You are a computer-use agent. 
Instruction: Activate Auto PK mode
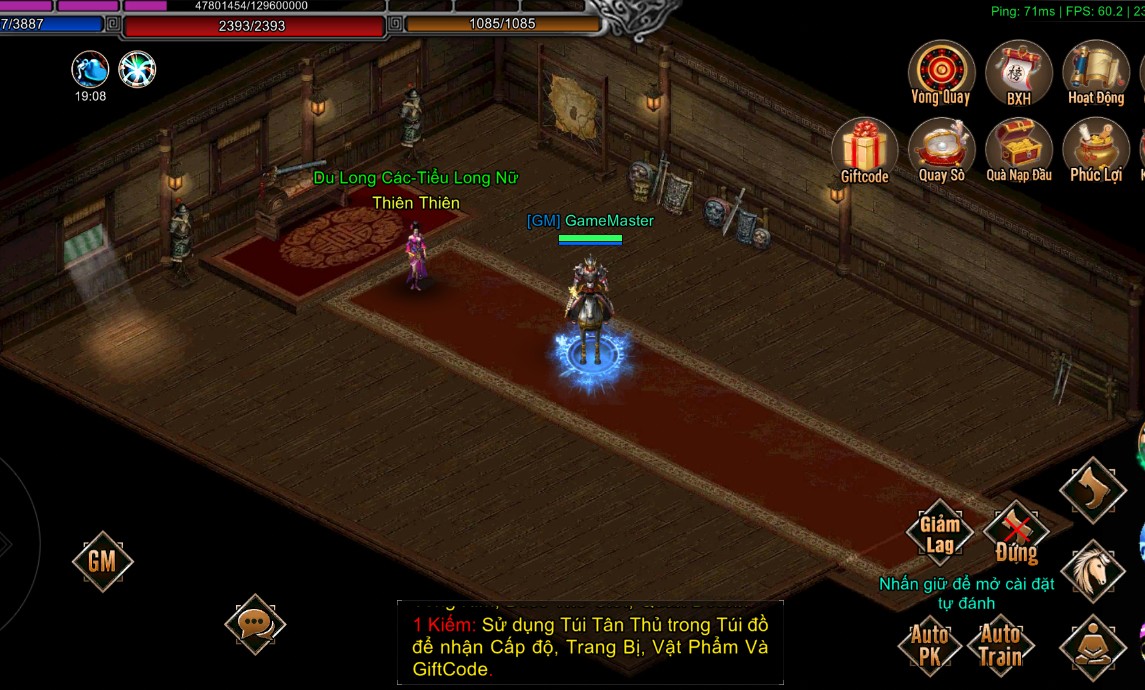pos(930,645)
